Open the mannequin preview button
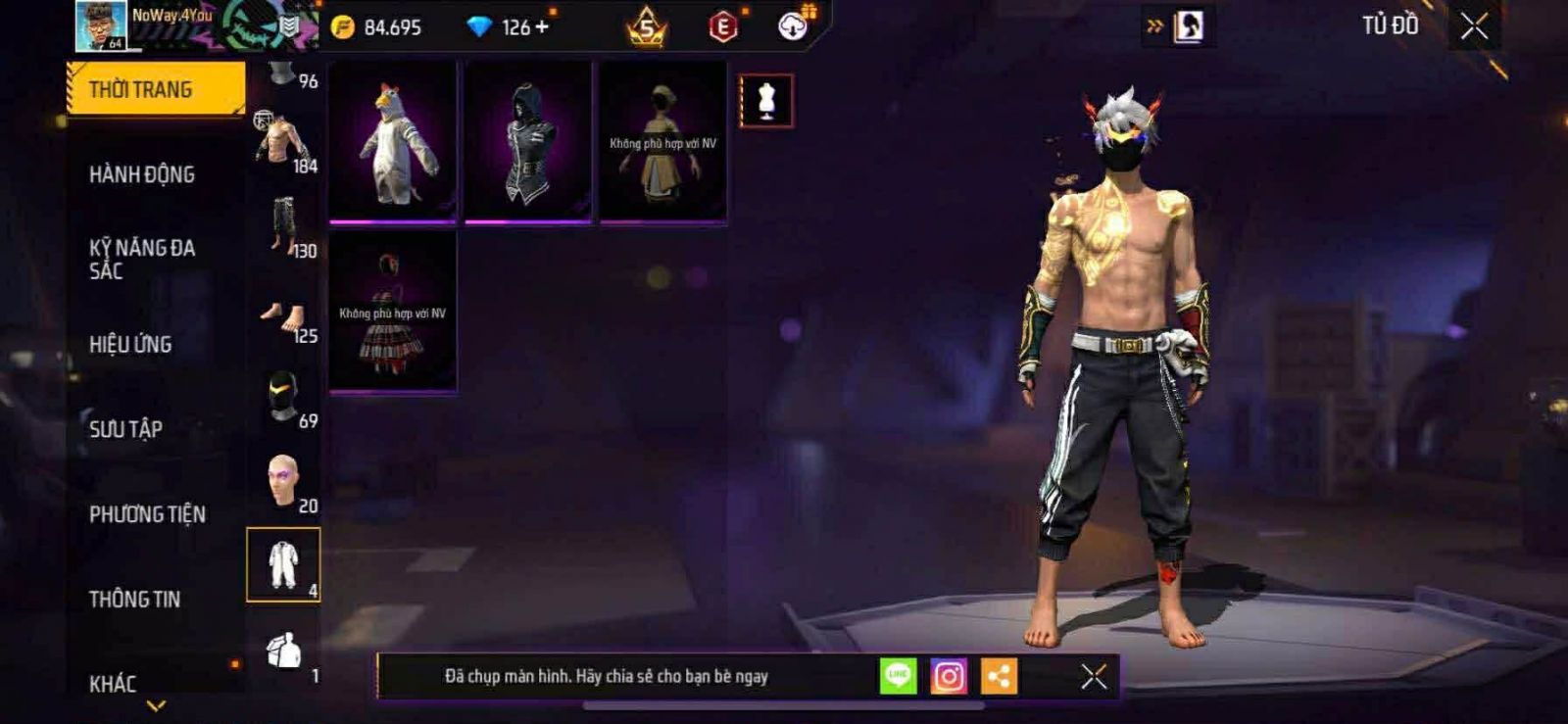This screenshot has height=724, width=1568. pyautogui.click(x=766, y=100)
